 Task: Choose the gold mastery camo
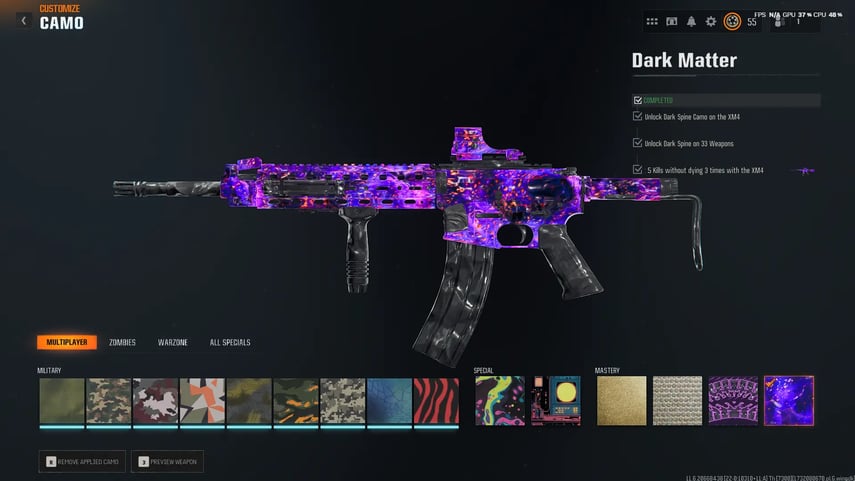click(620, 400)
